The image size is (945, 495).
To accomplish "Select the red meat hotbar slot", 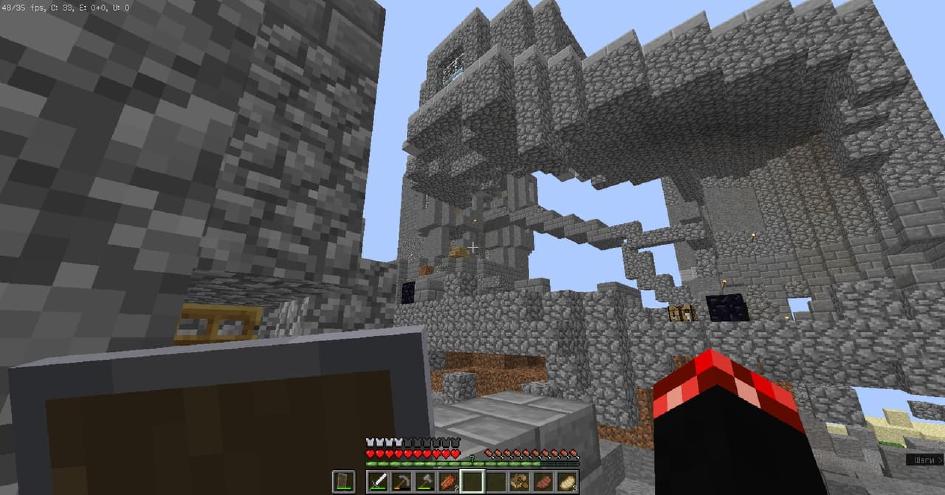I will point(542,482).
